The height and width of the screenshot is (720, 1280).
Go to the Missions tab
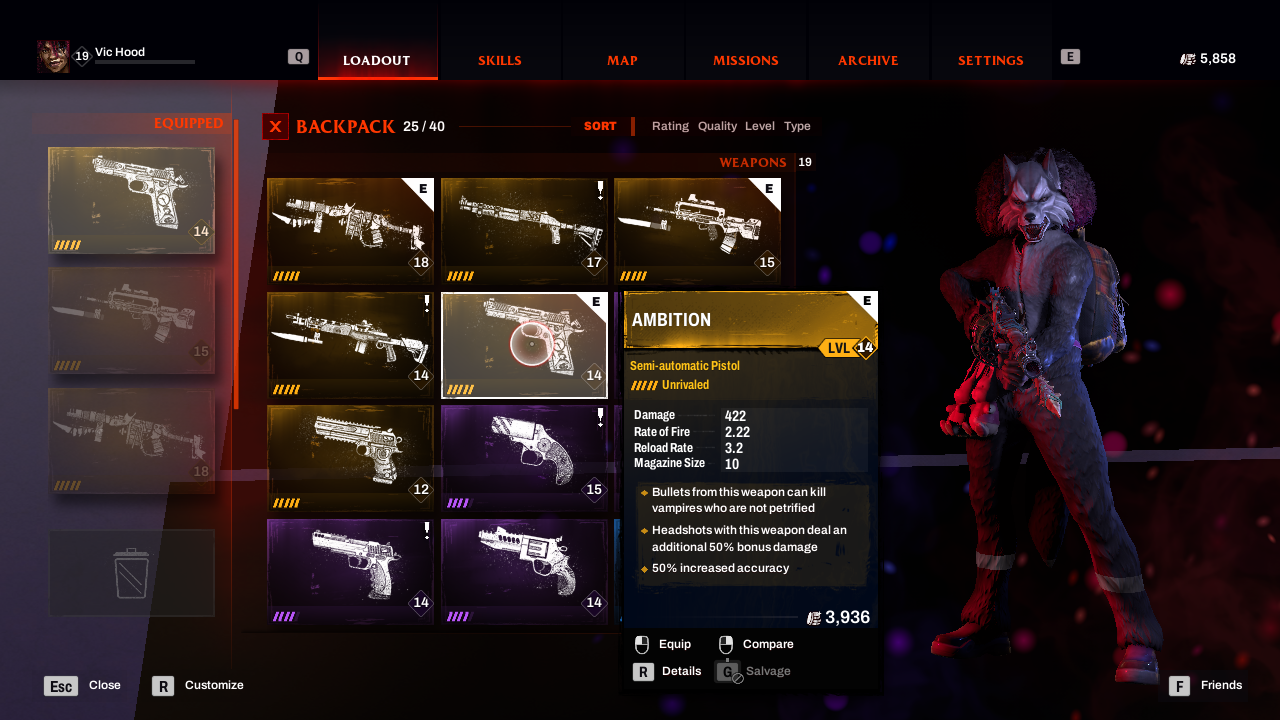click(x=745, y=60)
